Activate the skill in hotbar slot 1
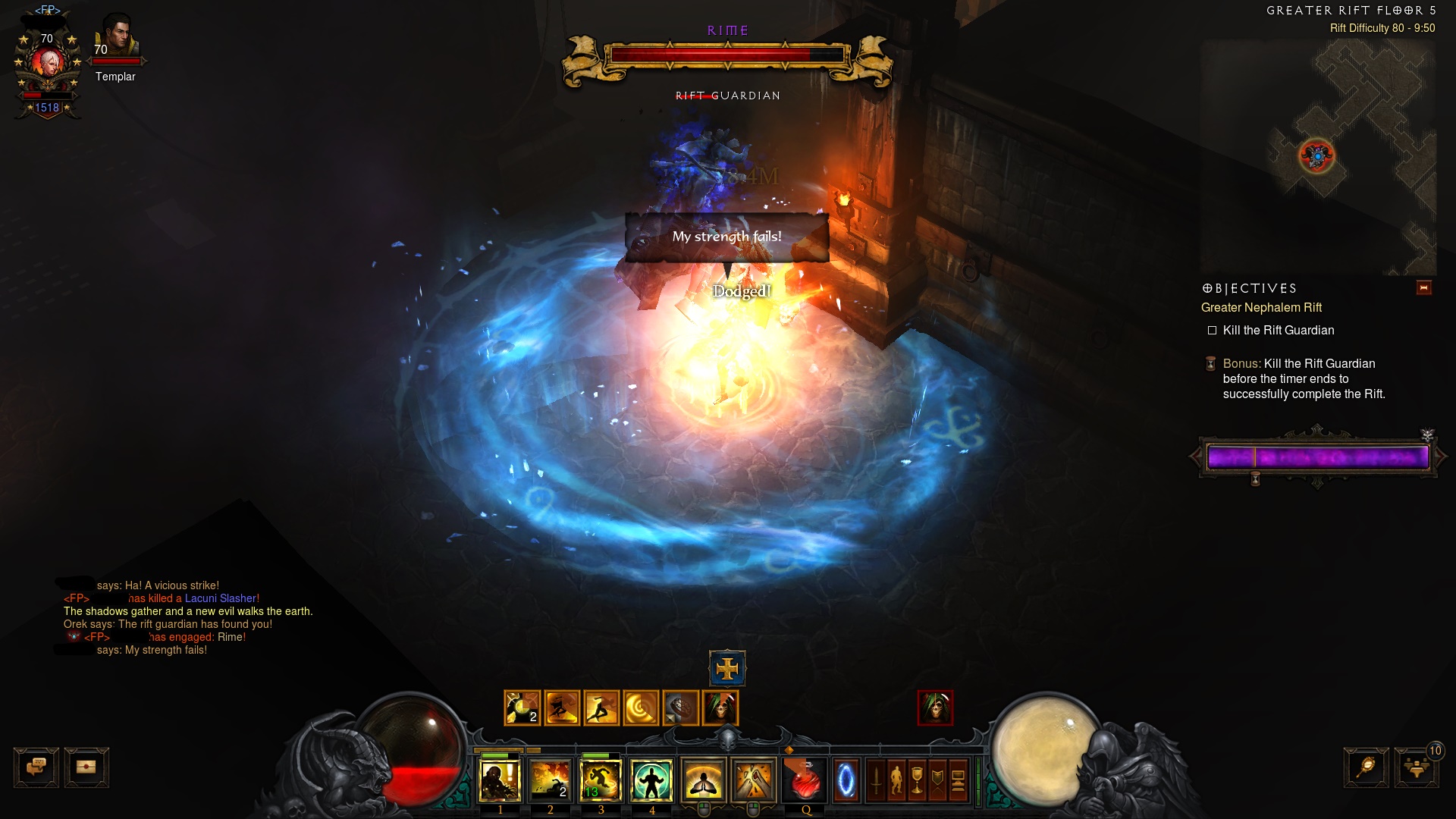1456x819 pixels. (500, 780)
